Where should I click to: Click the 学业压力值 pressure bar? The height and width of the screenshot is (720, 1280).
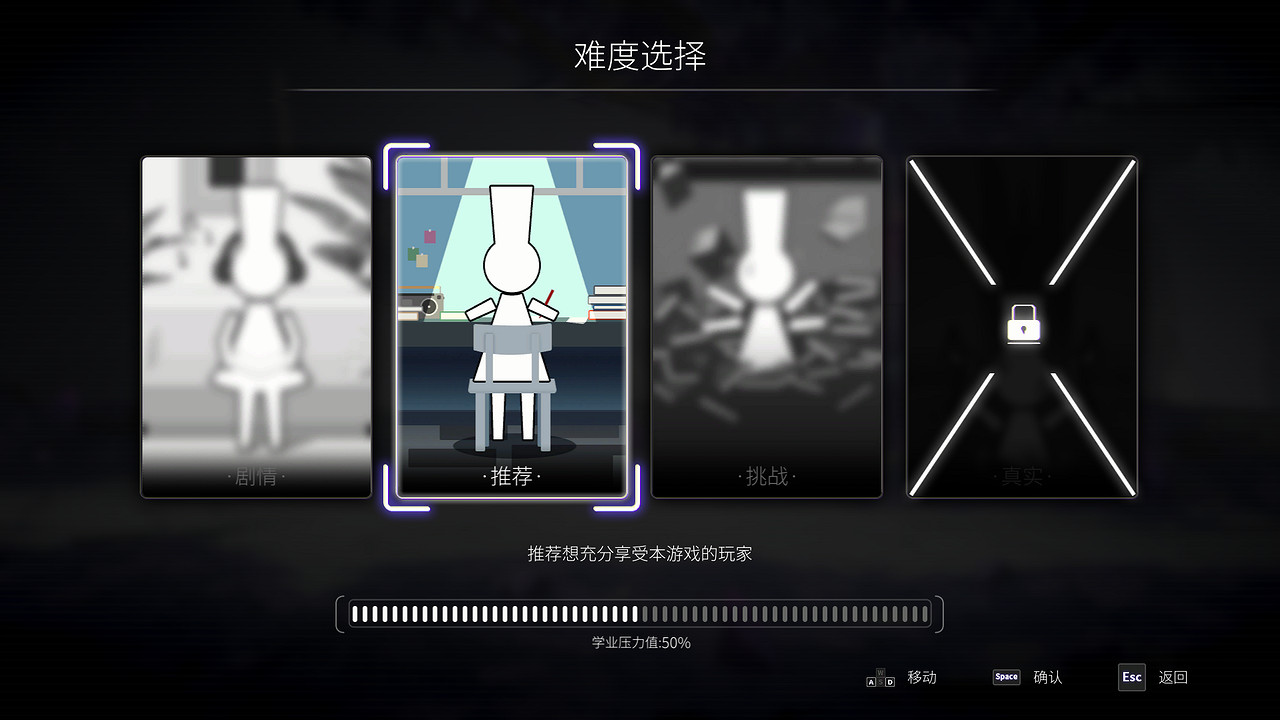[x=640, y=613]
